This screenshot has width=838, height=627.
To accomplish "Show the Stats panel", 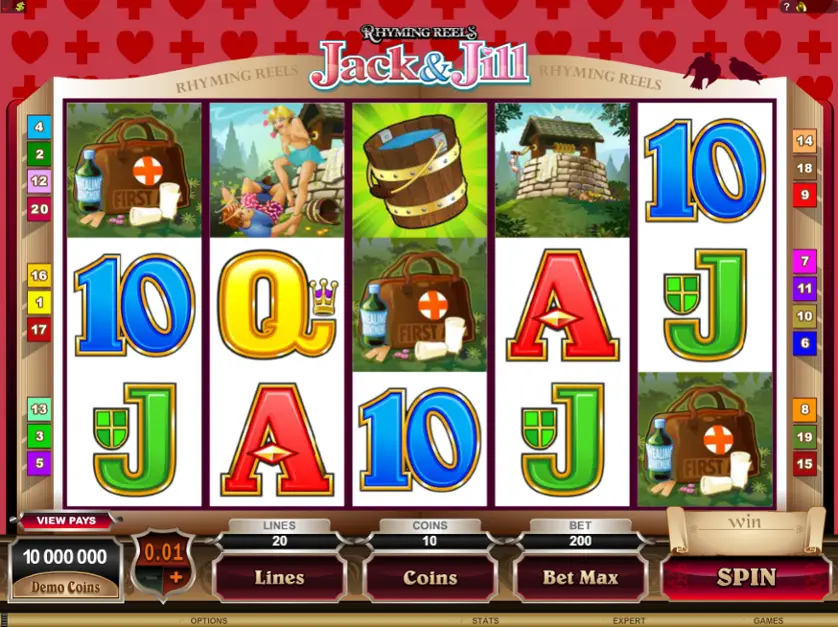I will tap(485, 621).
